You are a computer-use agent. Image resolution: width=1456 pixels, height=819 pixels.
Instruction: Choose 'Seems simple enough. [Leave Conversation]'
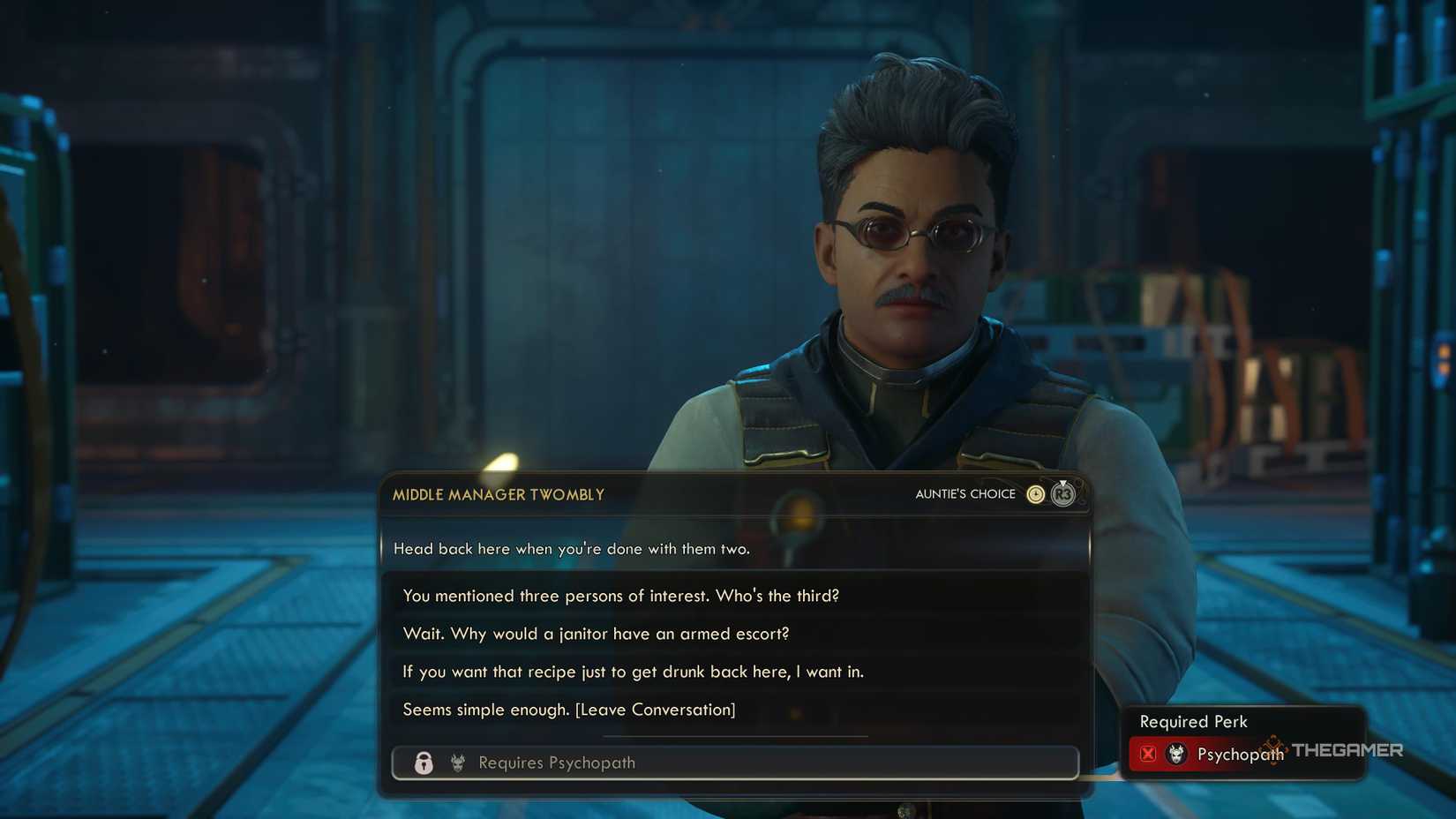click(x=568, y=709)
